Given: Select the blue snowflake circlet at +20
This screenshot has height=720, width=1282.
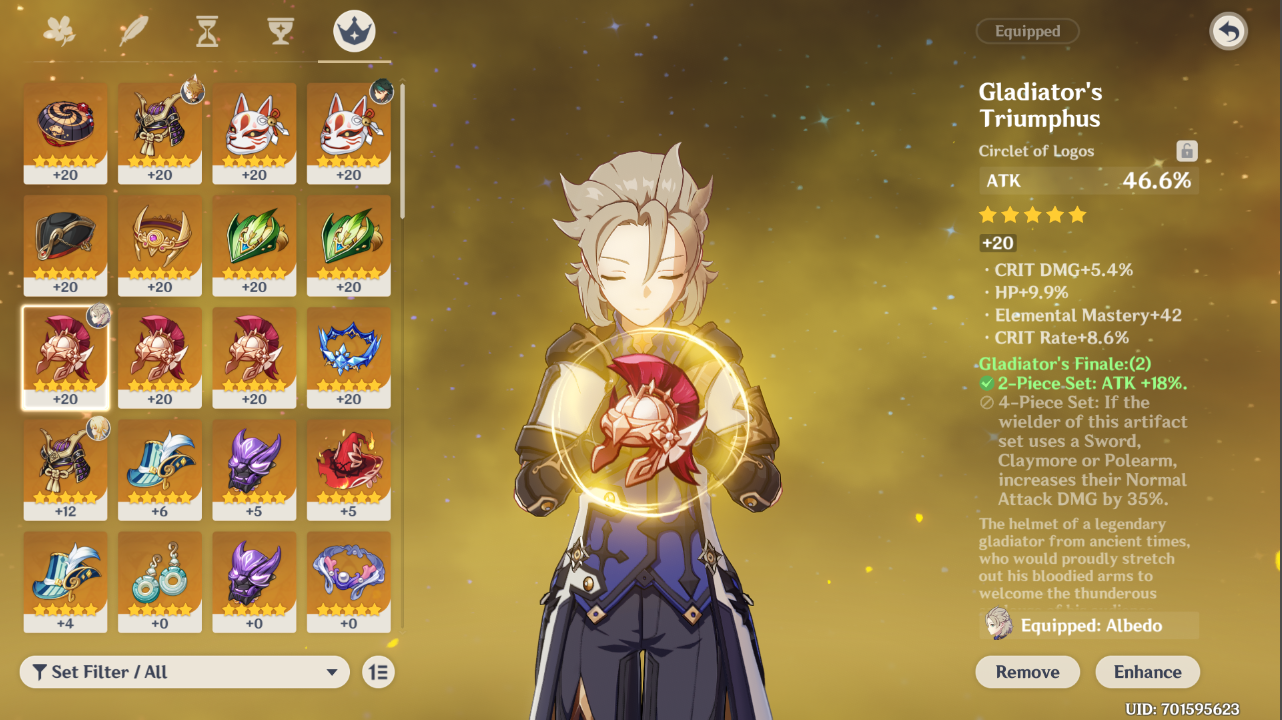Looking at the screenshot, I should tap(348, 358).
